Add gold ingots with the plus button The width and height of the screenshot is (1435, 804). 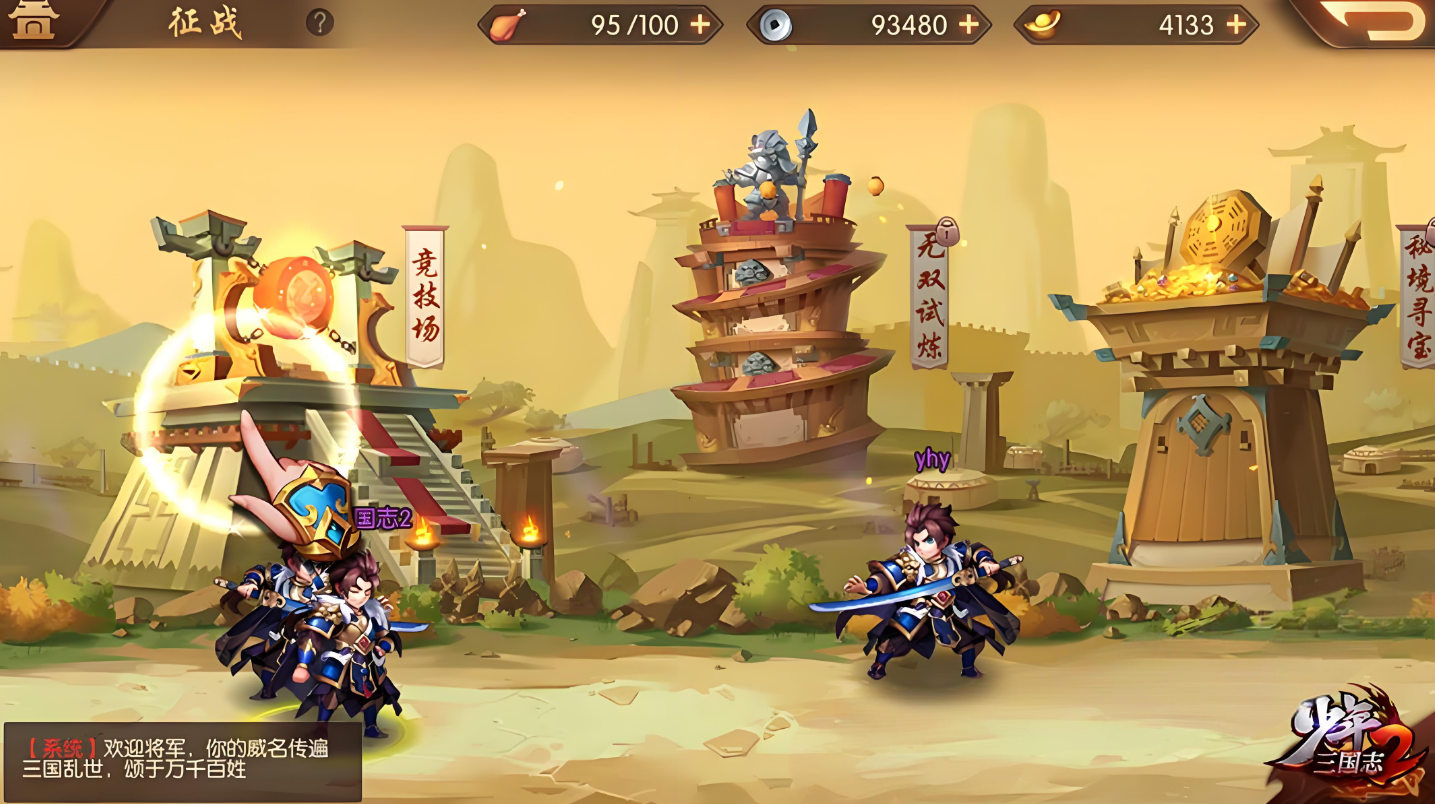(1237, 25)
